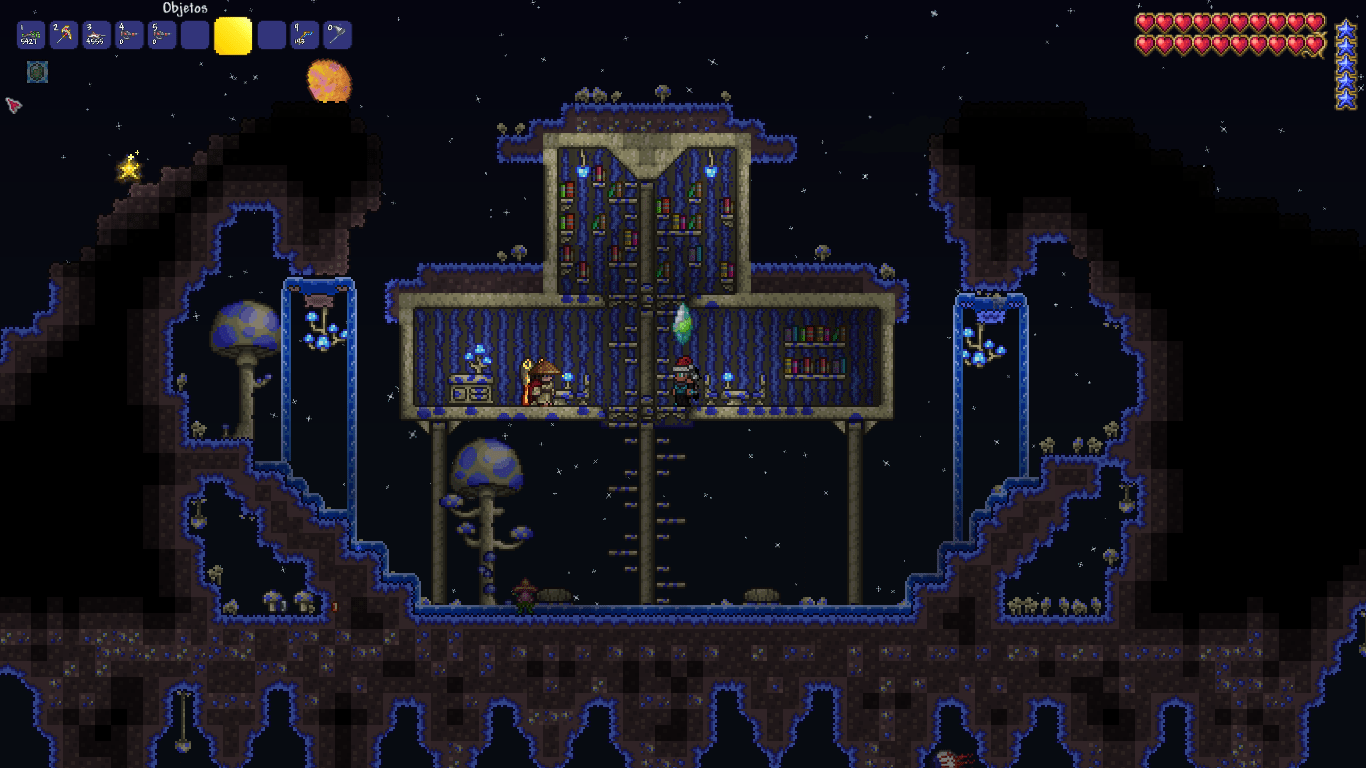Click the empty hotbar slot 8

point(271,34)
